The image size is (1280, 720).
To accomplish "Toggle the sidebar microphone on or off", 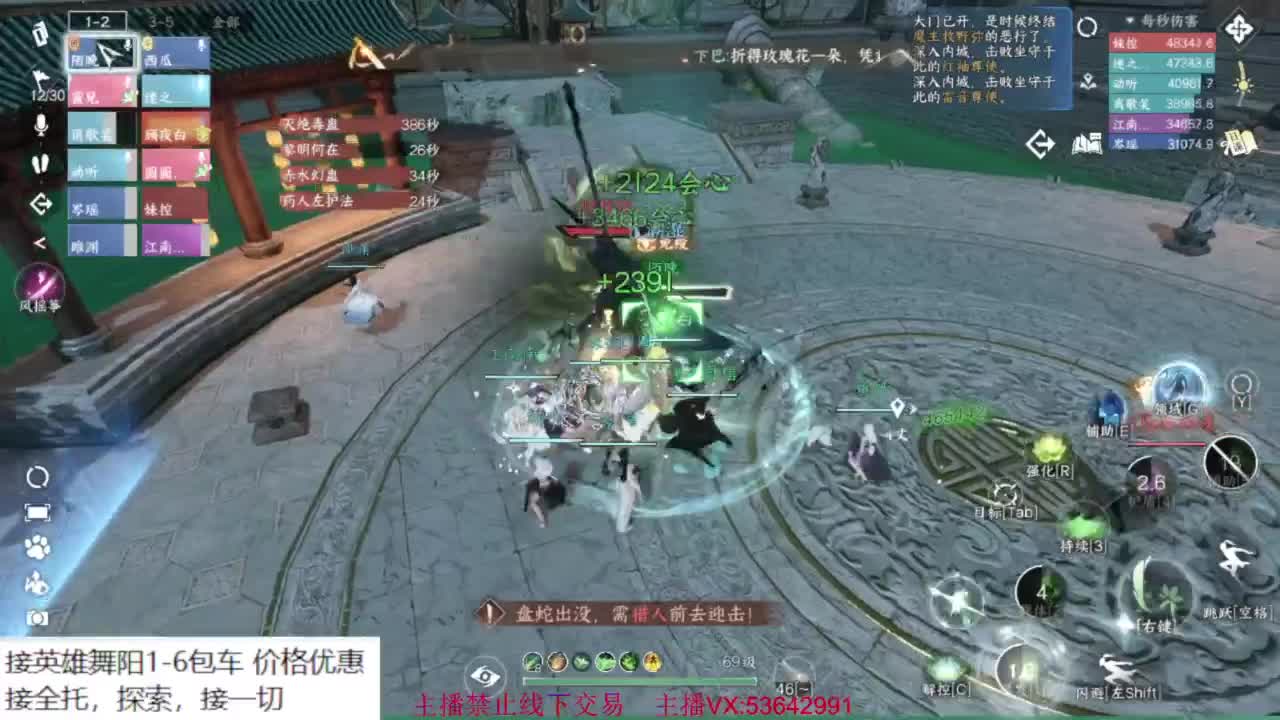I will pos(40,124).
